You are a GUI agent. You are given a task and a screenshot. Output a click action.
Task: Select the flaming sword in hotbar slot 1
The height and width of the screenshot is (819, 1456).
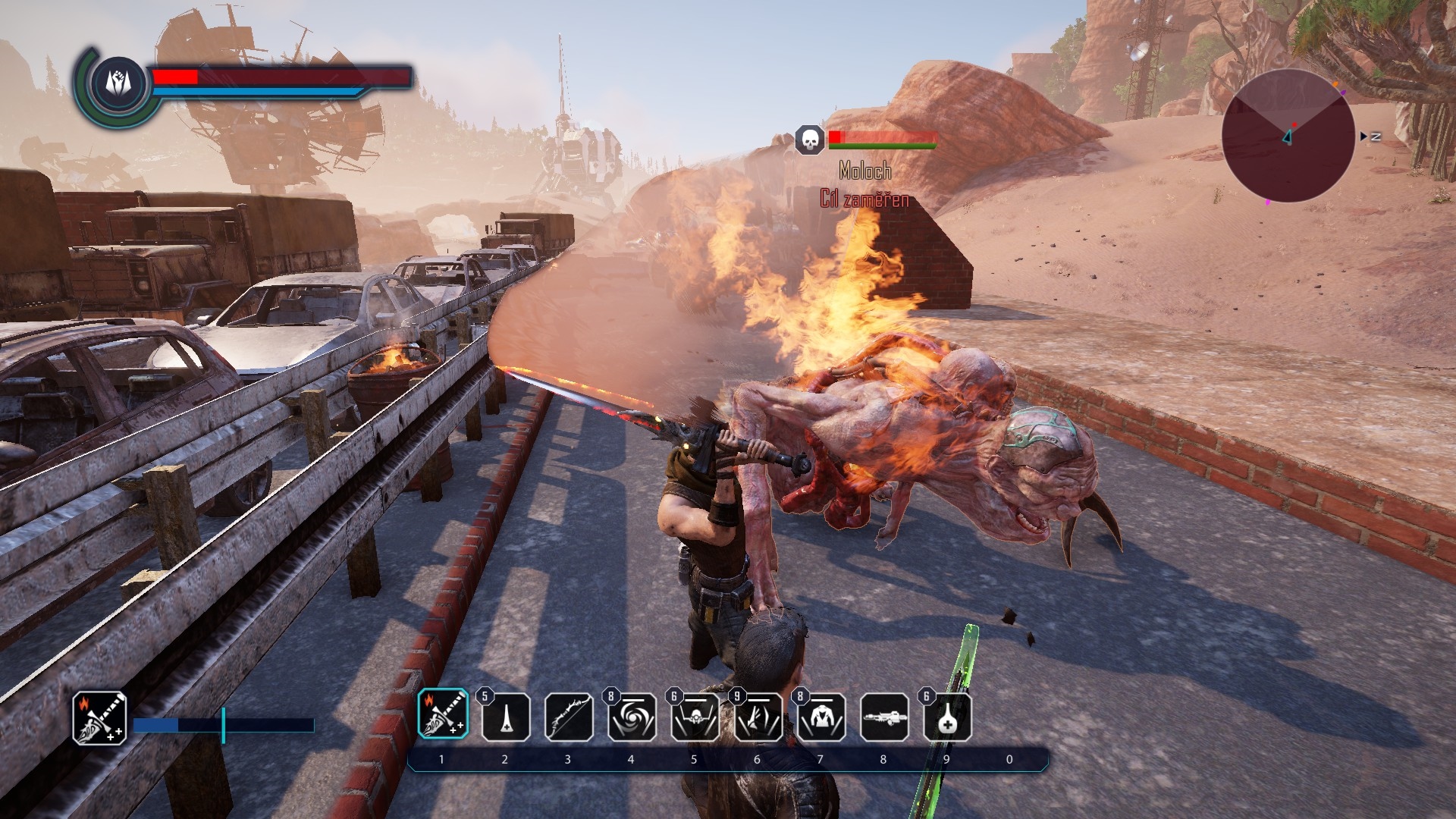[x=442, y=715]
